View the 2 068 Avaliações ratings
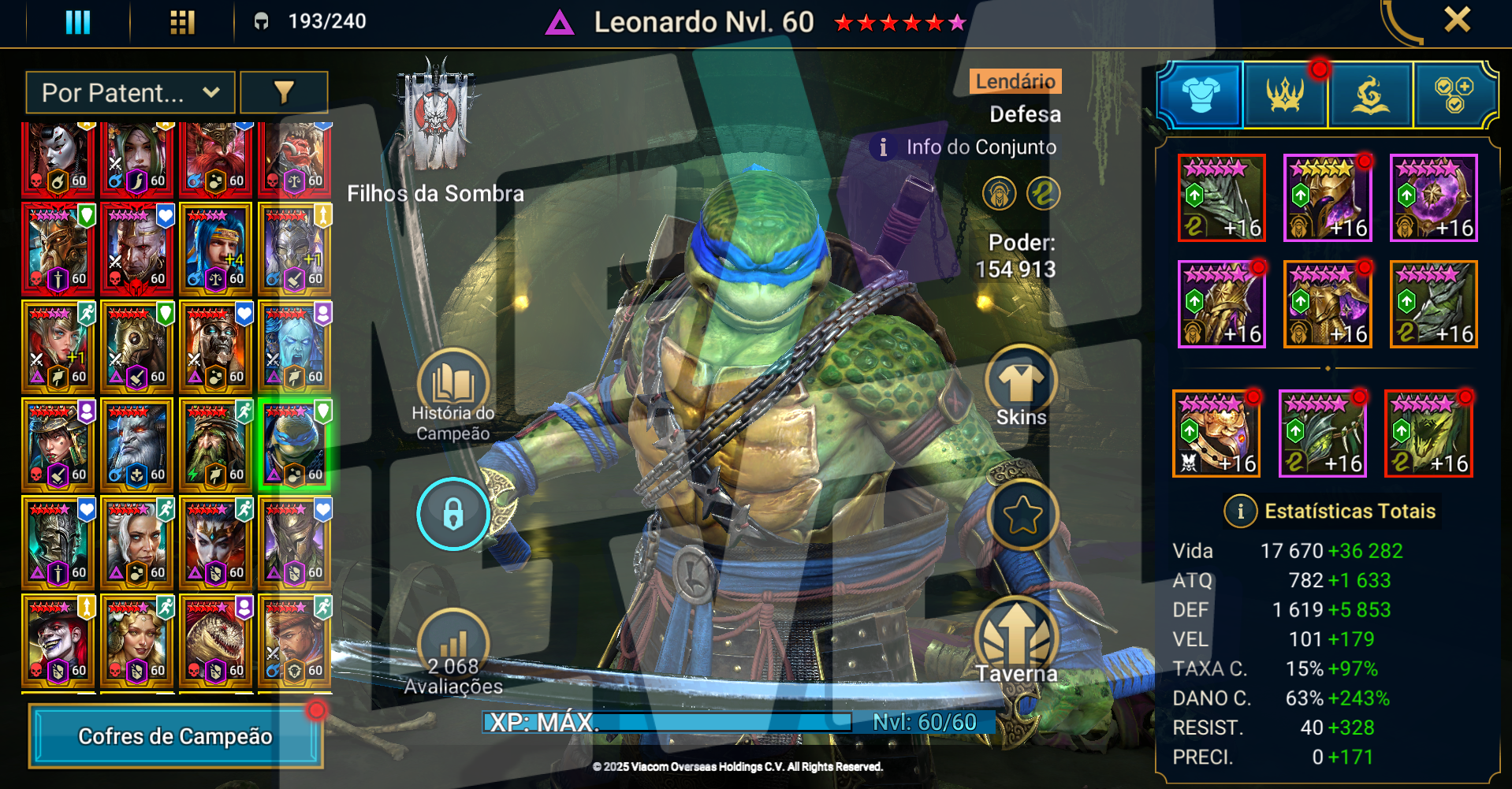Image resolution: width=1512 pixels, height=789 pixels. click(453, 654)
